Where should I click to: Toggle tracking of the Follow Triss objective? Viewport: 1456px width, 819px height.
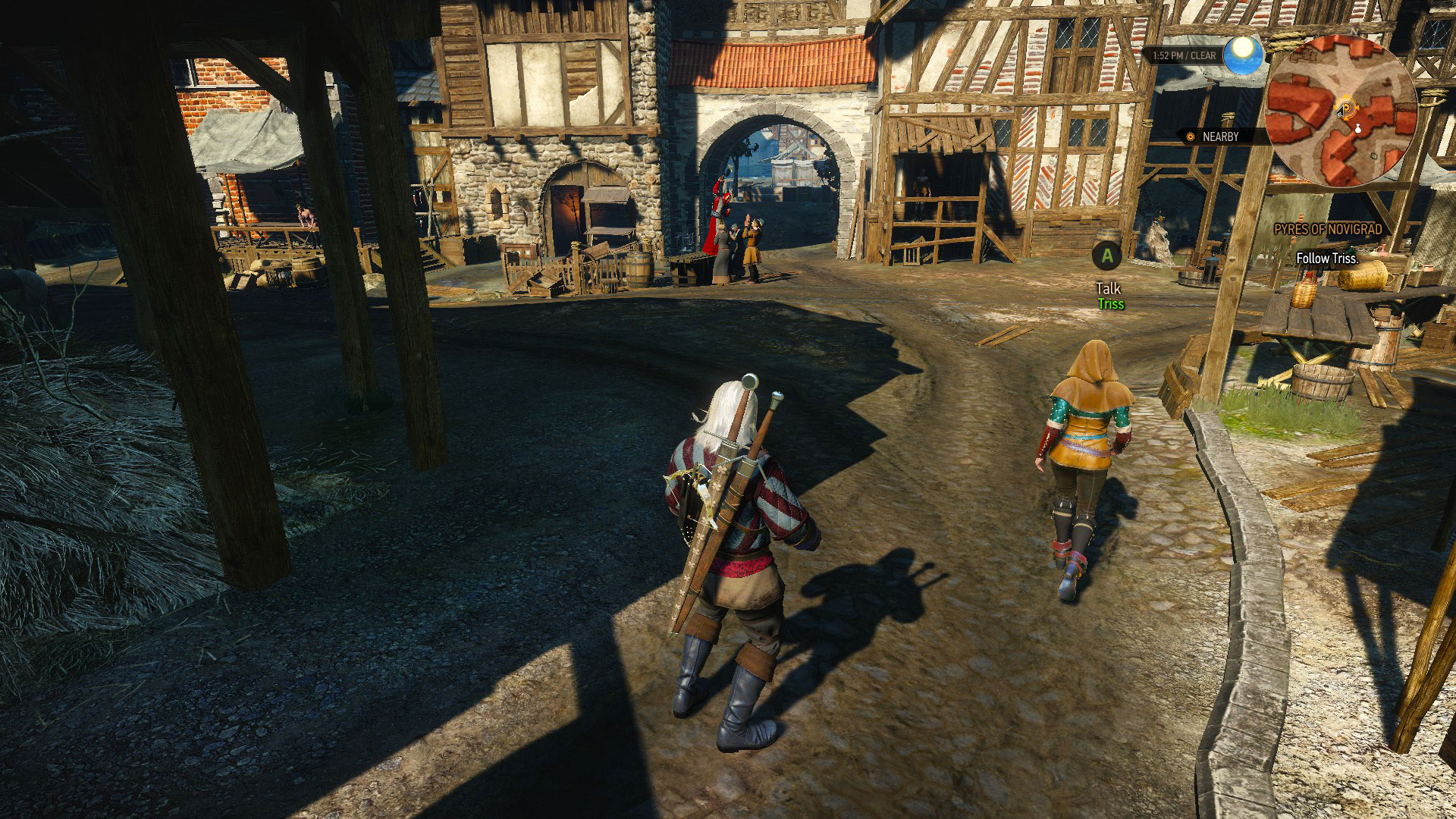(1327, 259)
